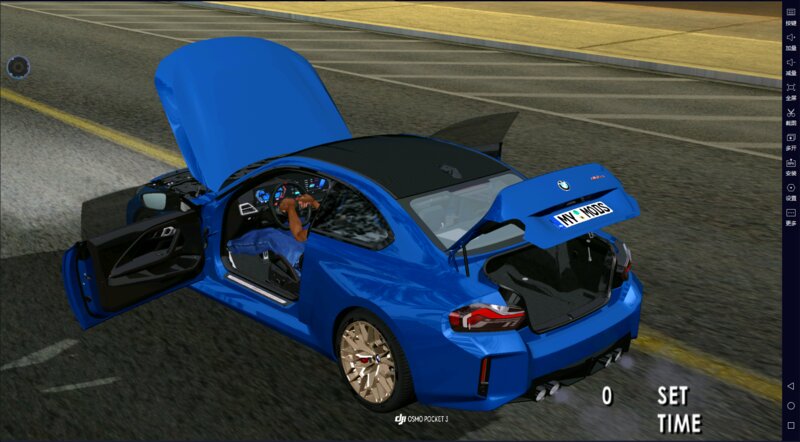The height and width of the screenshot is (442, 800).
Task: Click the emulator's scissors screenshot button
Action: pos(790,115)
